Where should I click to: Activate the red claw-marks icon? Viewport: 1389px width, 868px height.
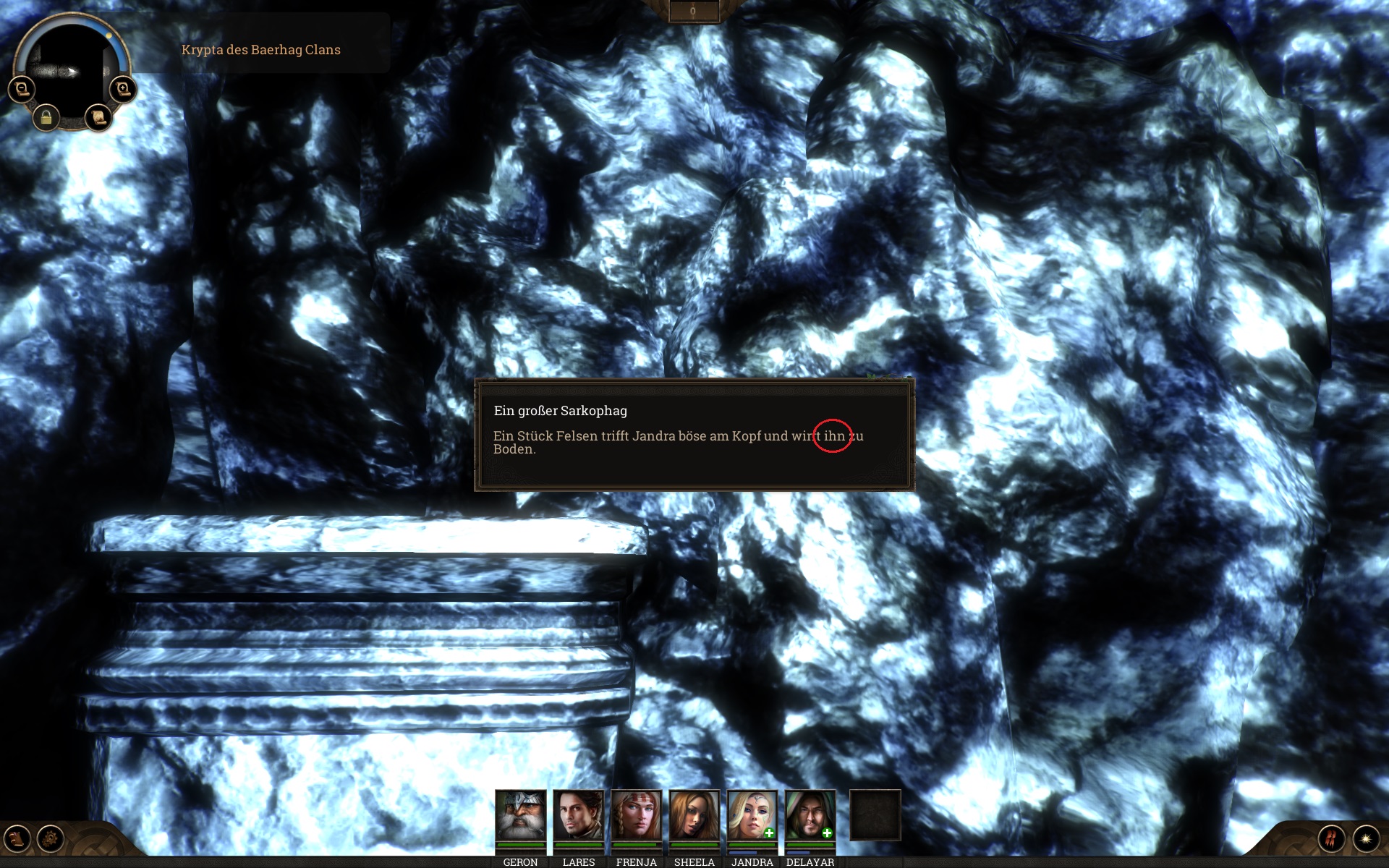click(x=1332, y=839)
